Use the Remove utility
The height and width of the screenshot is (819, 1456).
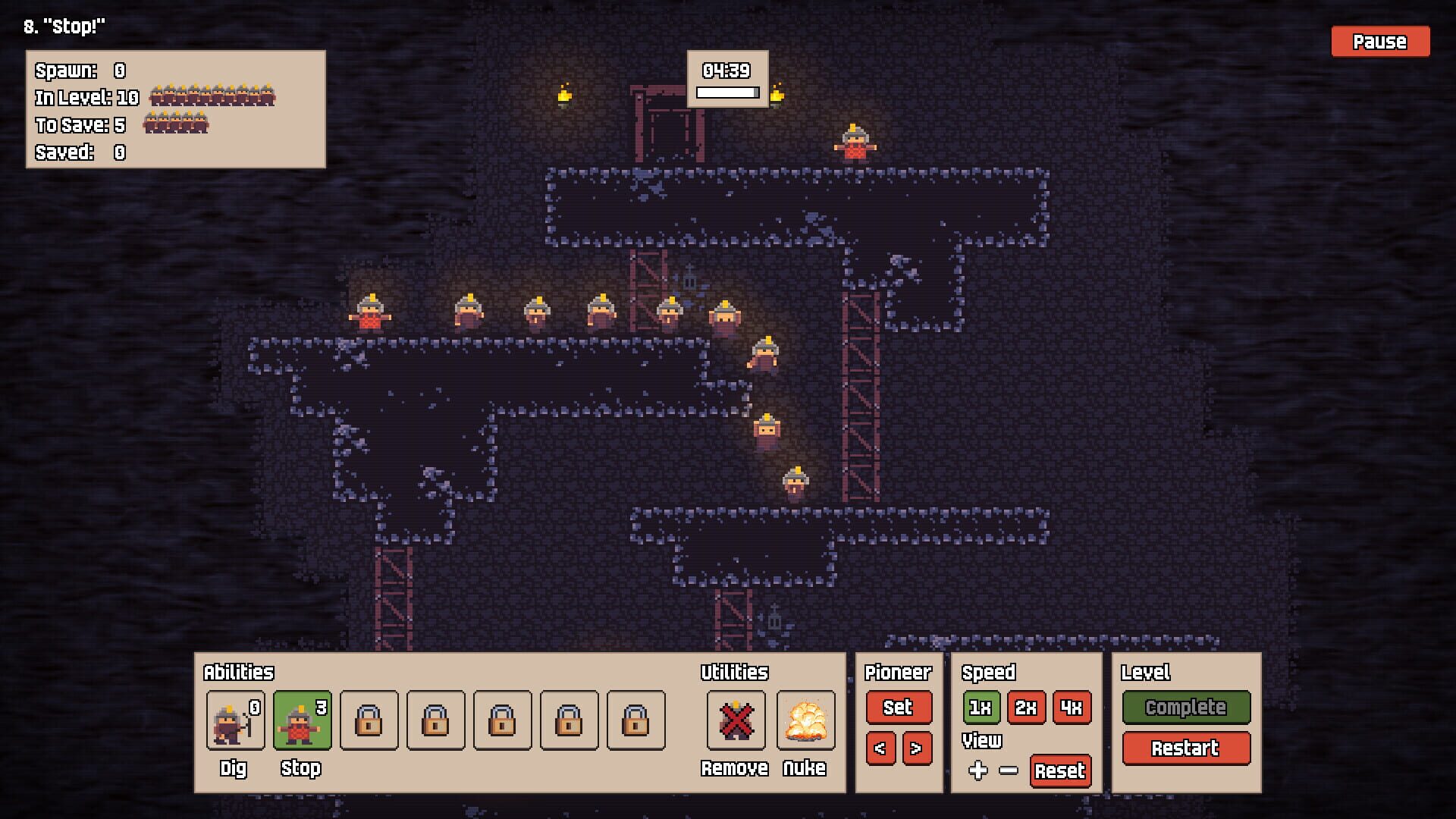(735, 720)
